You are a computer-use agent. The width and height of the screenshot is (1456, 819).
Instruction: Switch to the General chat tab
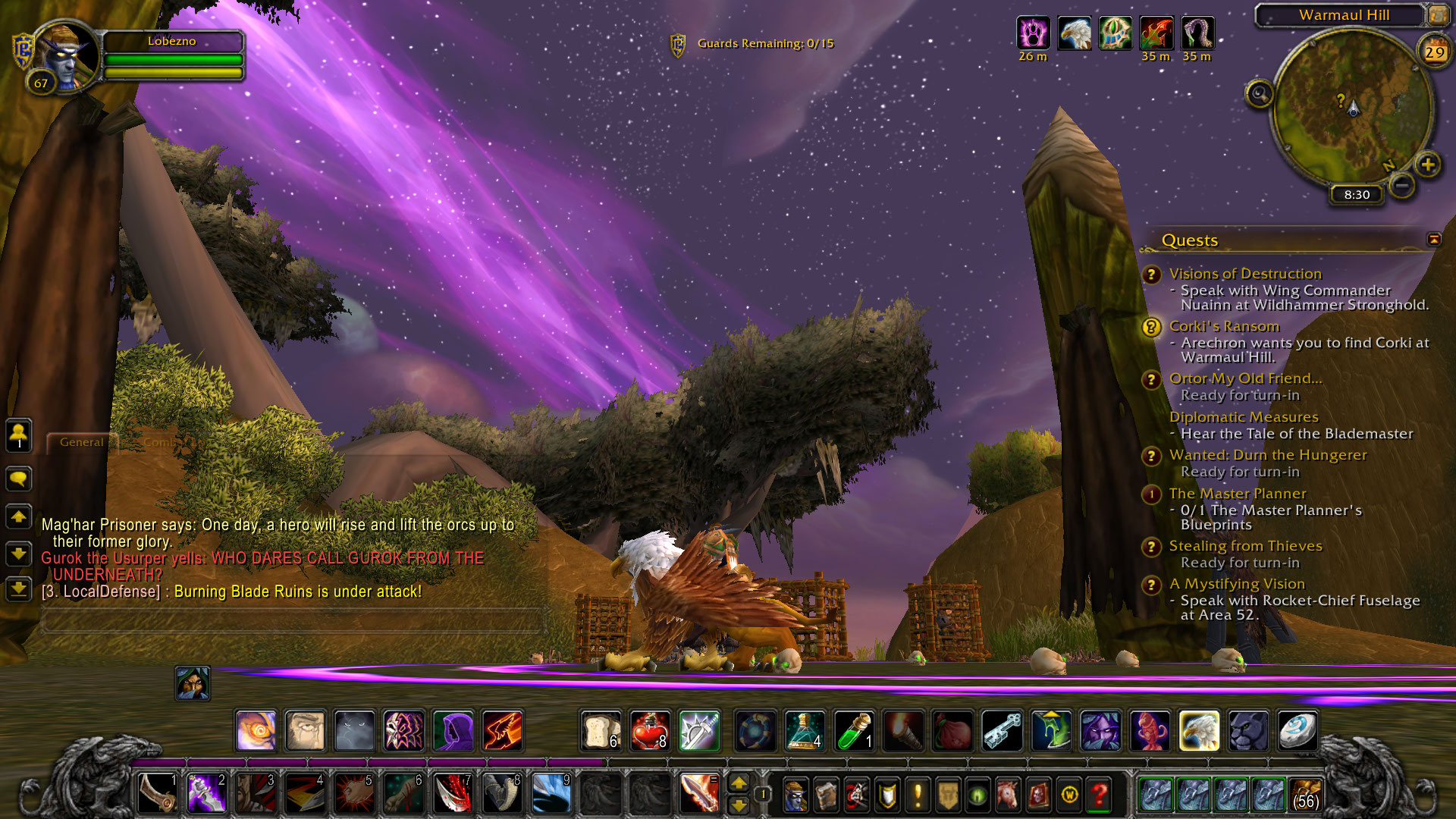tap(81, 442)
